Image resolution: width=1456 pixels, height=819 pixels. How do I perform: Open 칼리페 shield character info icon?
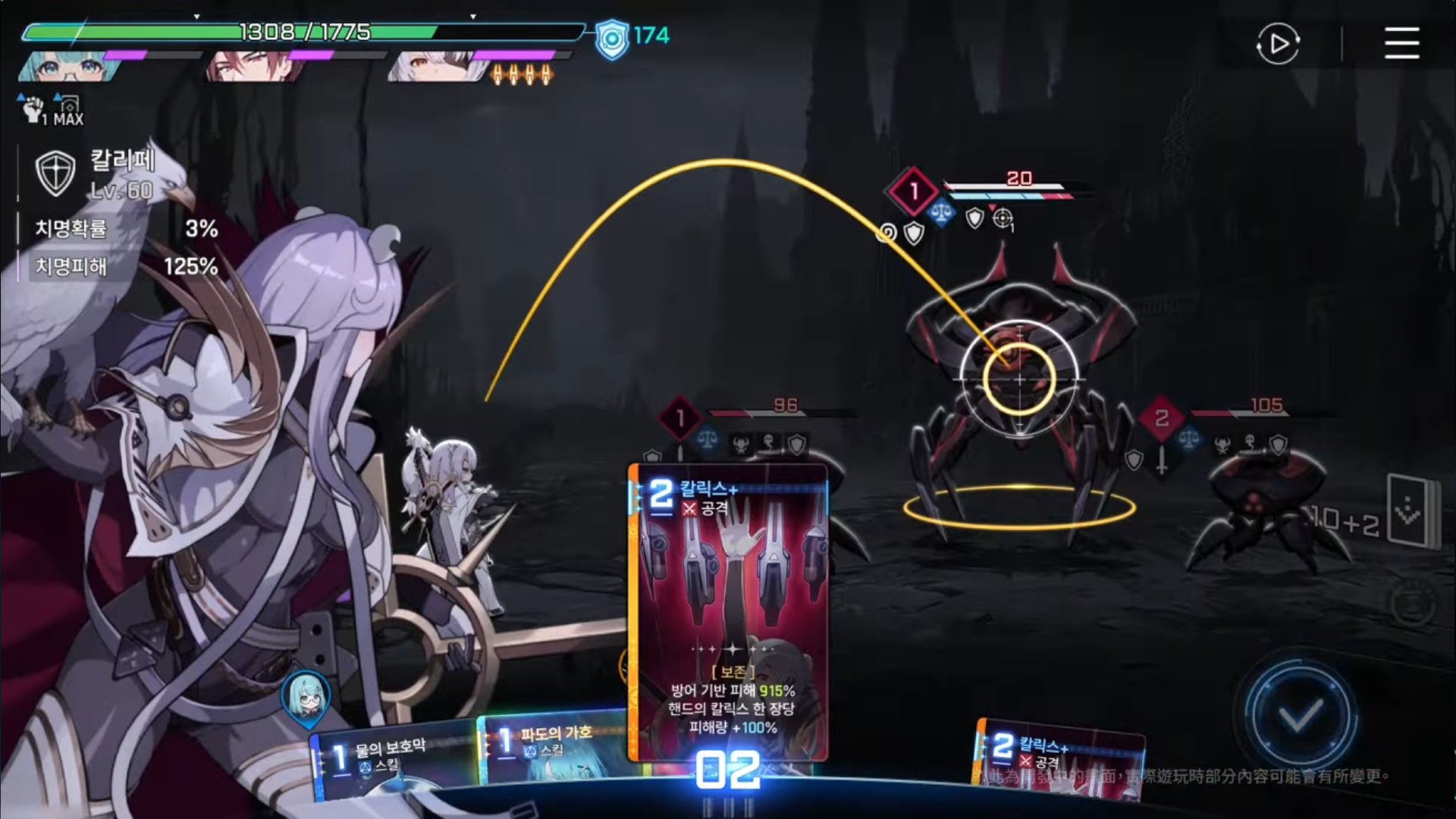(x=55, y=173)
